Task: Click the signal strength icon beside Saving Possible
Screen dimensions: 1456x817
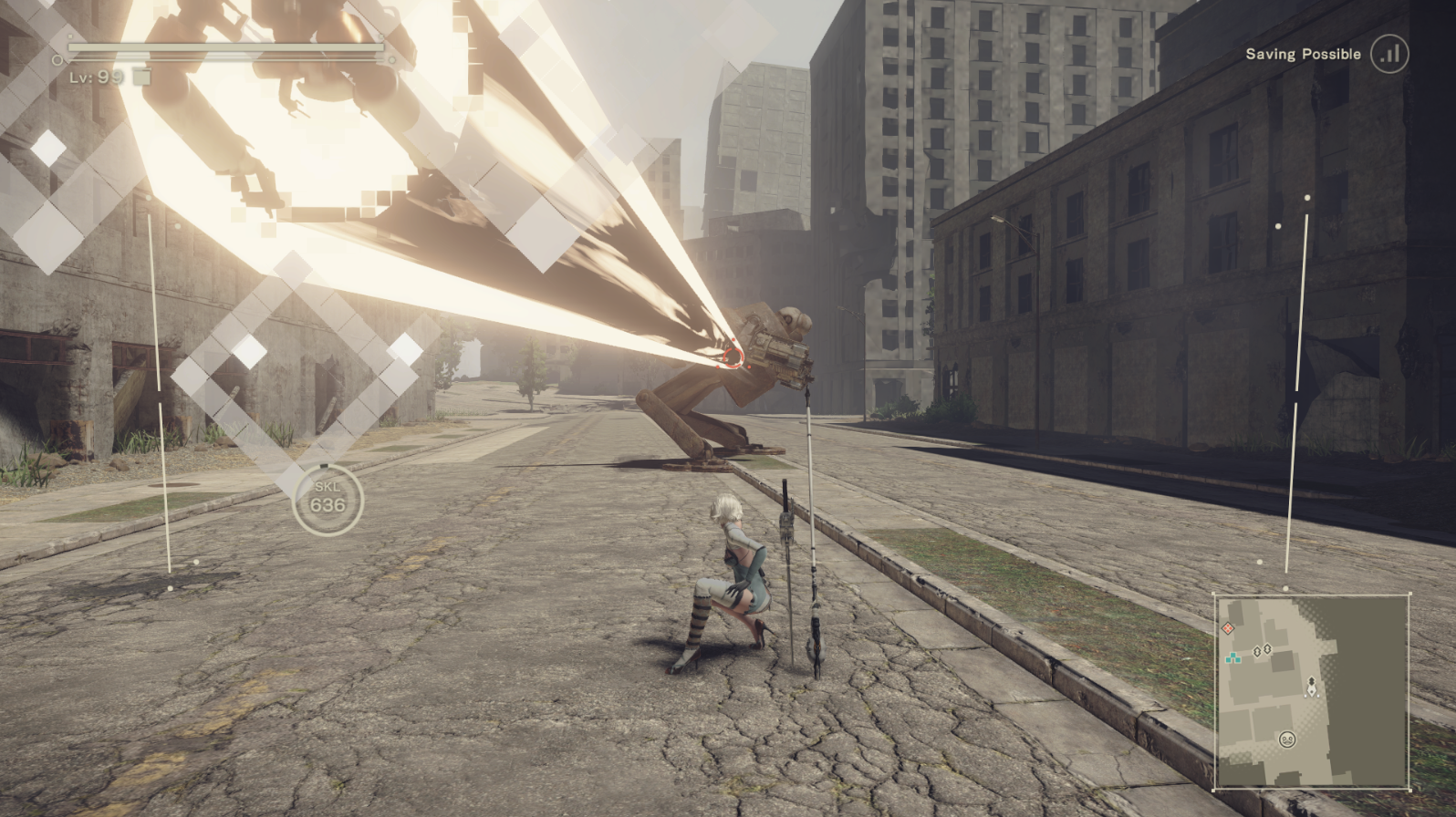Action: tap(1388, 54)
